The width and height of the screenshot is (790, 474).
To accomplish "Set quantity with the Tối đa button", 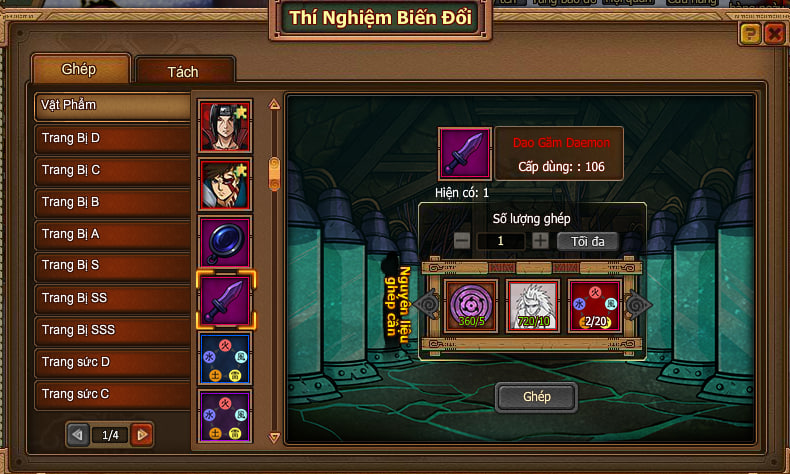I will click(587, 241).
